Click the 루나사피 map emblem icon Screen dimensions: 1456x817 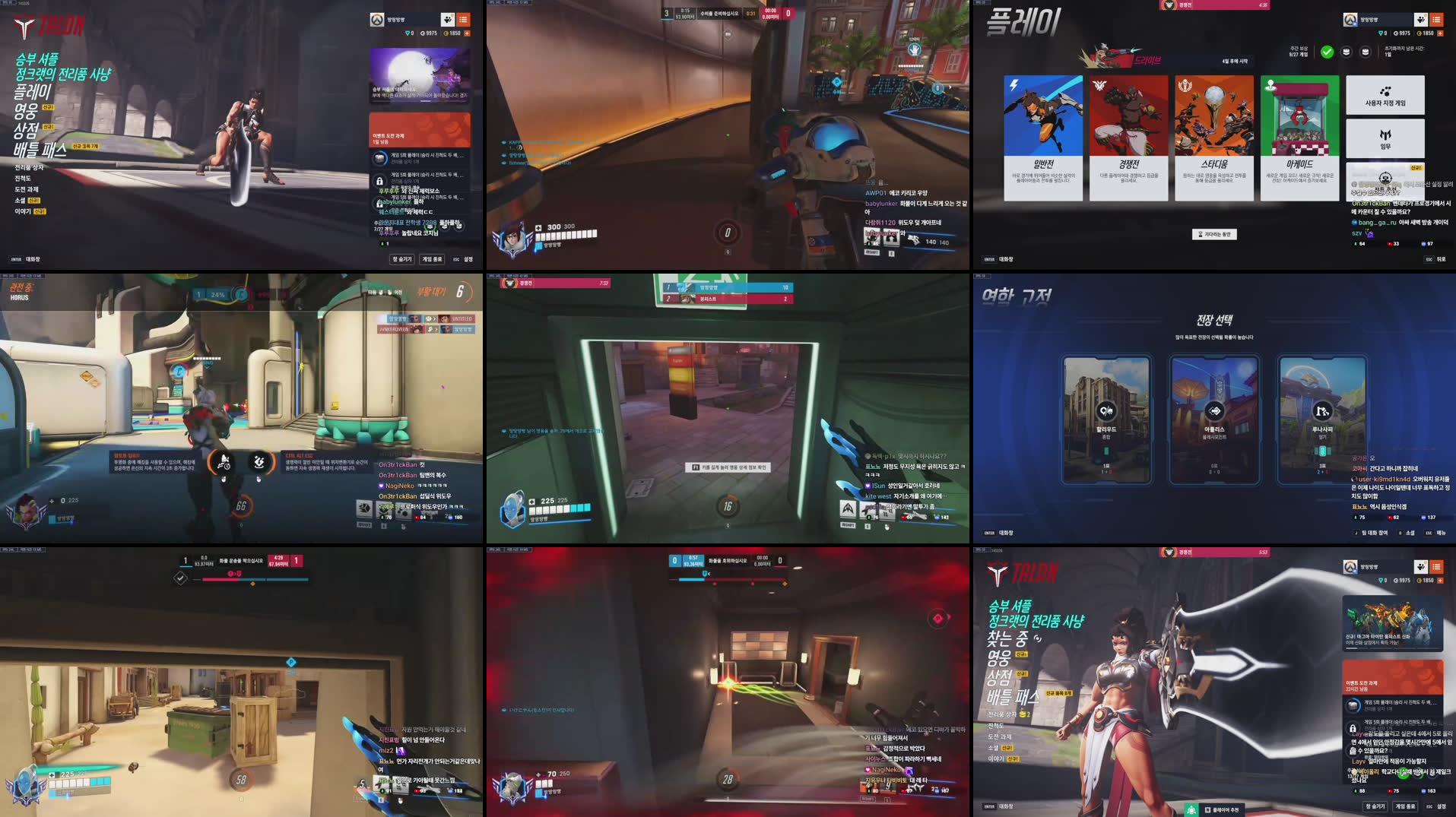tap(1323, 413)
